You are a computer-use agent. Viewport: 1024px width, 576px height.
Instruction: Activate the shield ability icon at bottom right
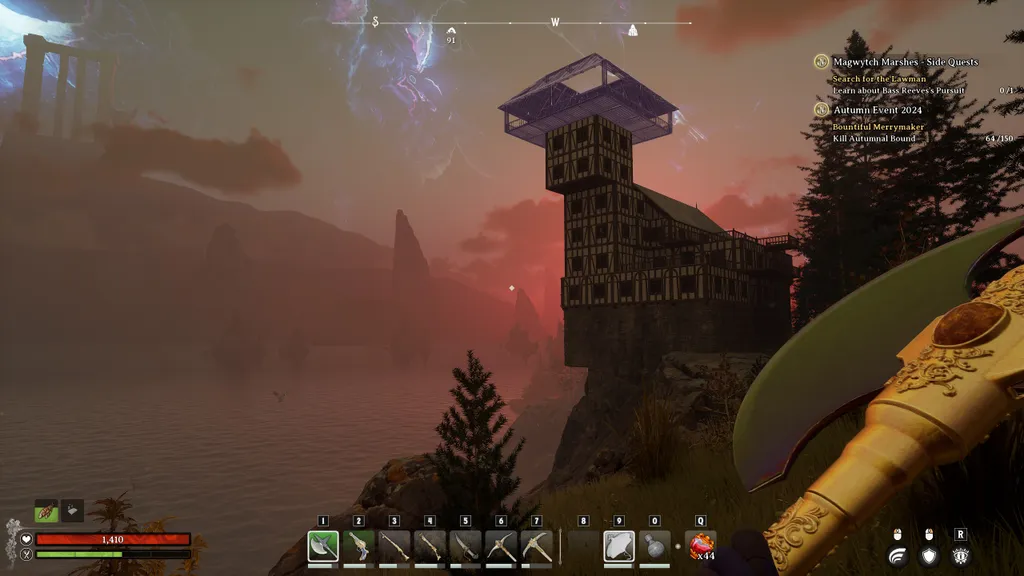929,556
